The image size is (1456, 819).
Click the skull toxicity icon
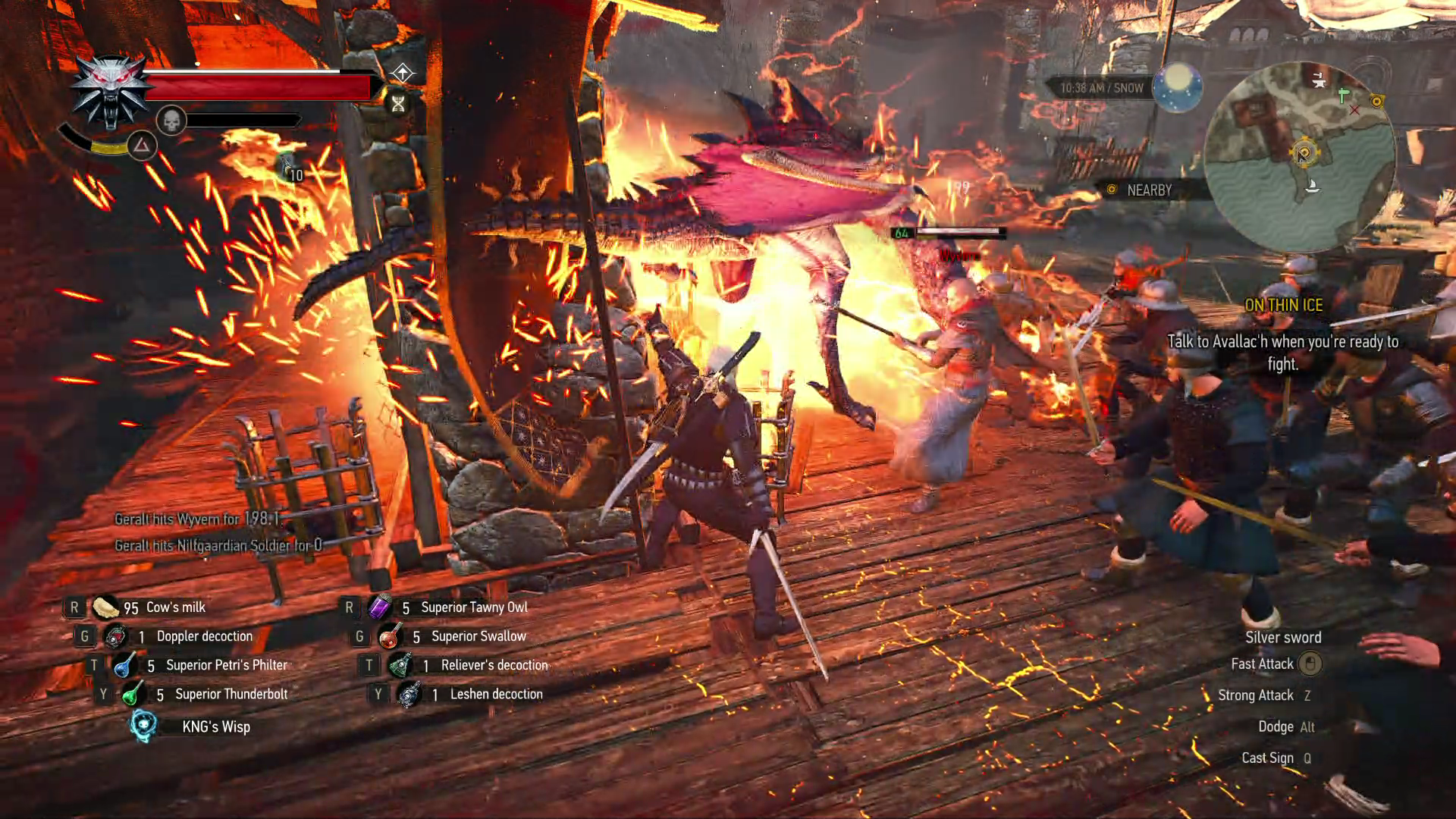tap(171, 120)
